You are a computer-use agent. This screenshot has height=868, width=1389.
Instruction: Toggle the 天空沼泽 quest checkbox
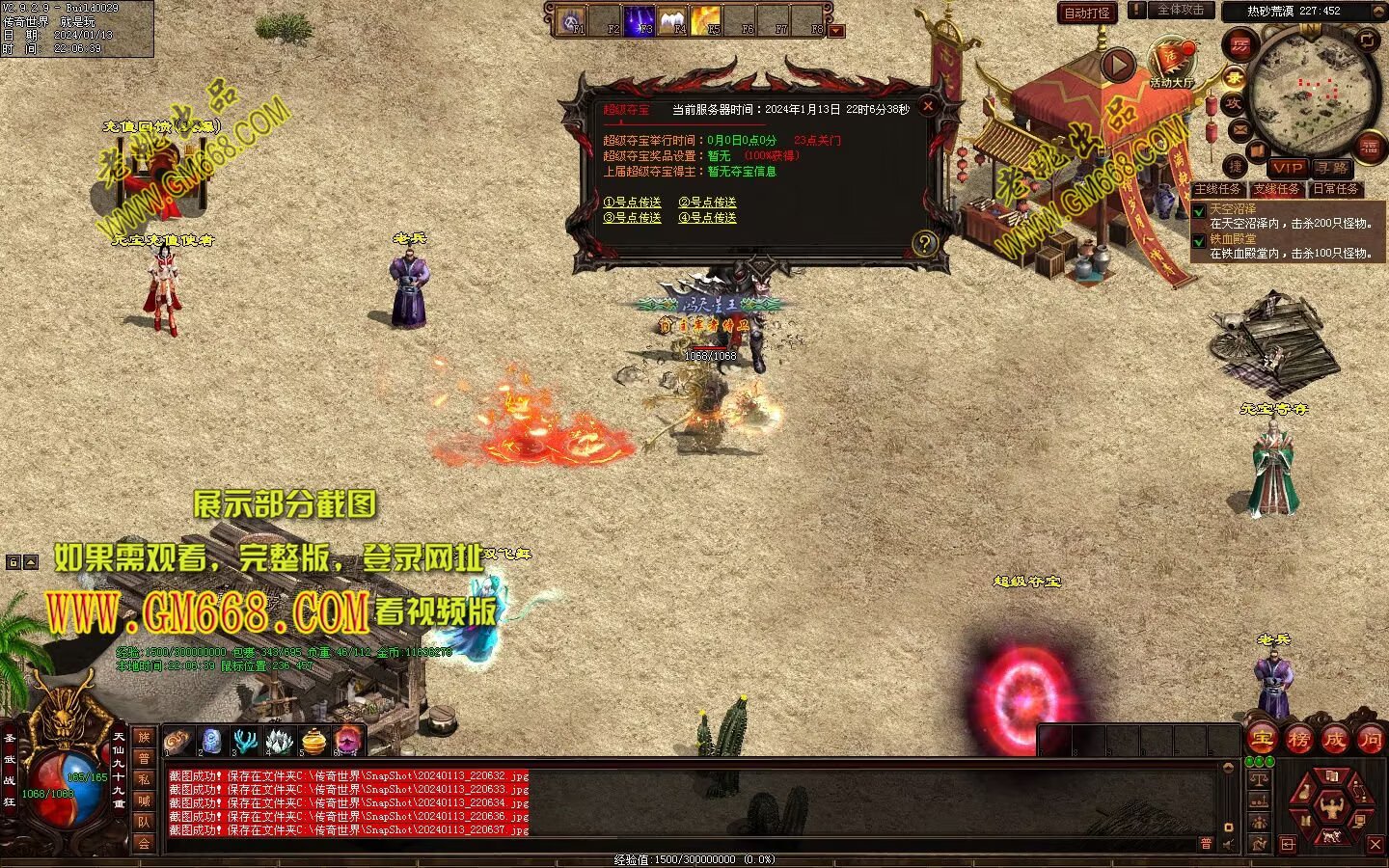click(x=1199, y=210)
